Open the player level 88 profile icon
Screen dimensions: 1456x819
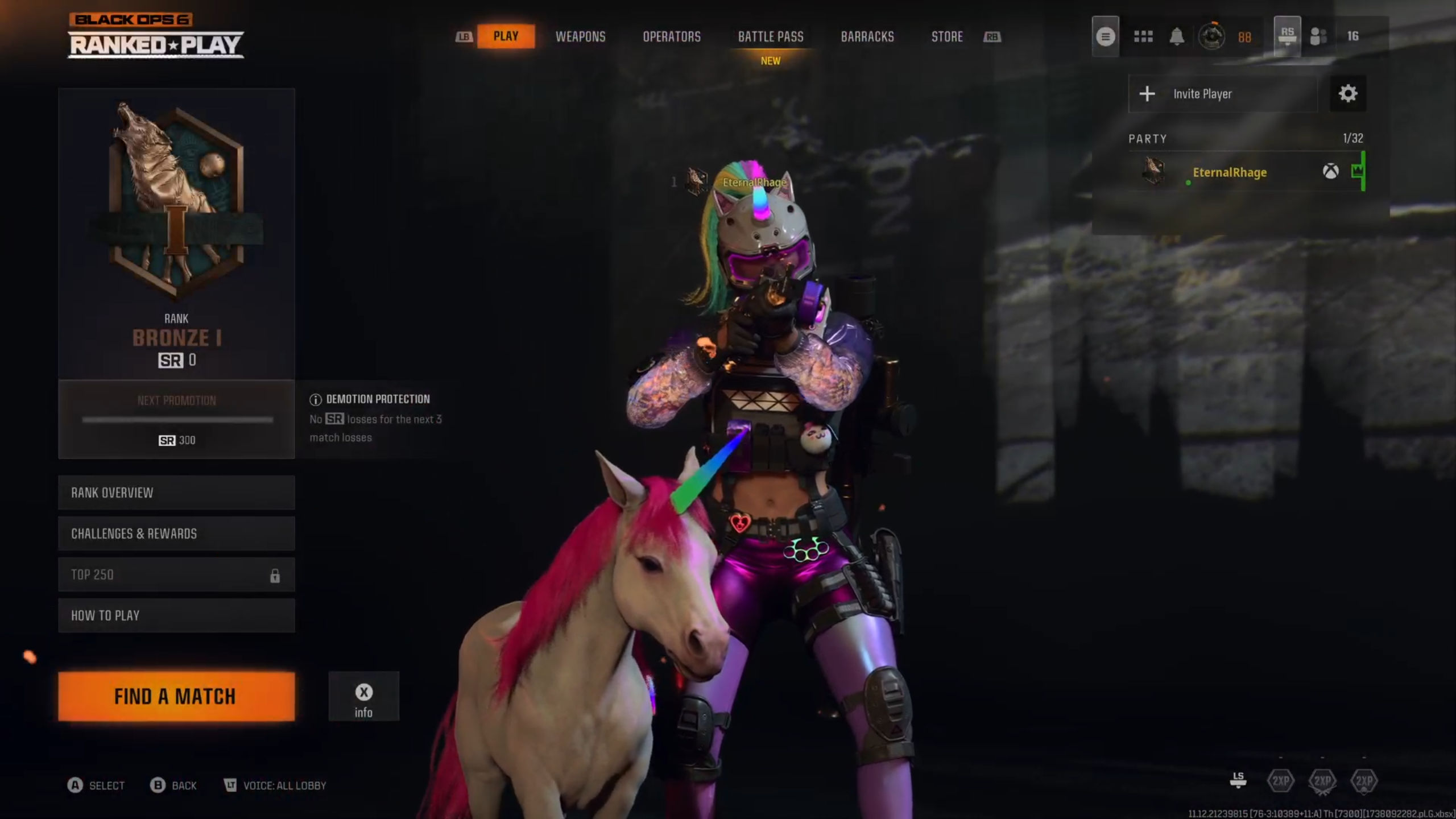tap(1211, 36)
